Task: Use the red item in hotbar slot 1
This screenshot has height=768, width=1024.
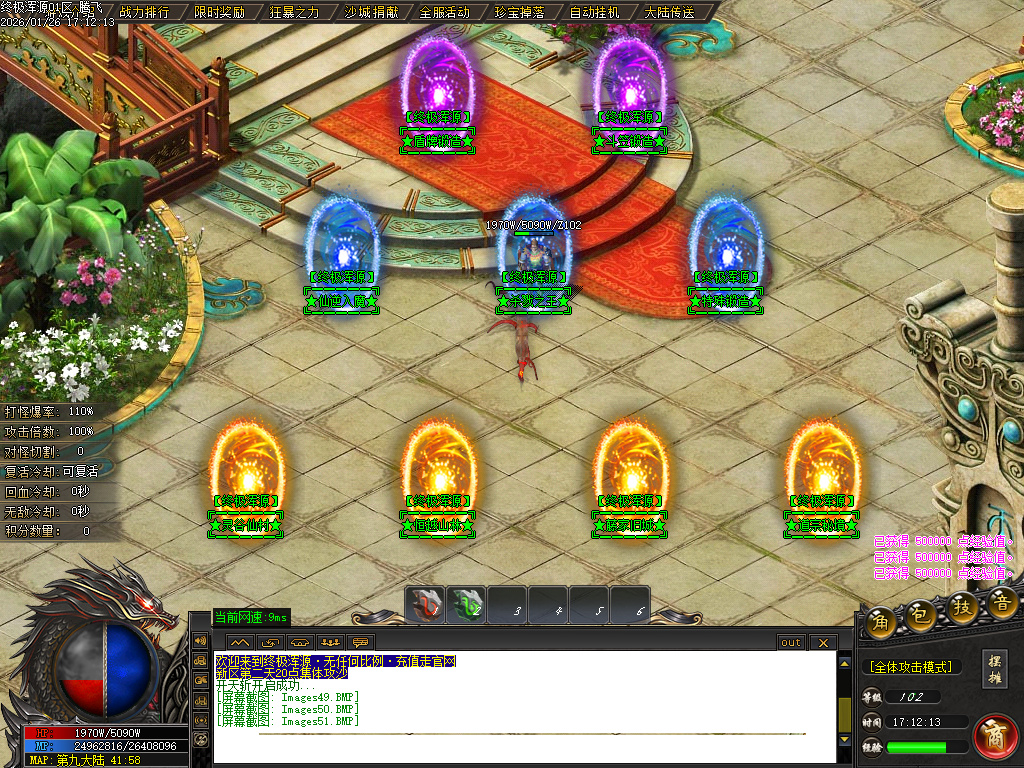Action: click(x=426, y=605)
